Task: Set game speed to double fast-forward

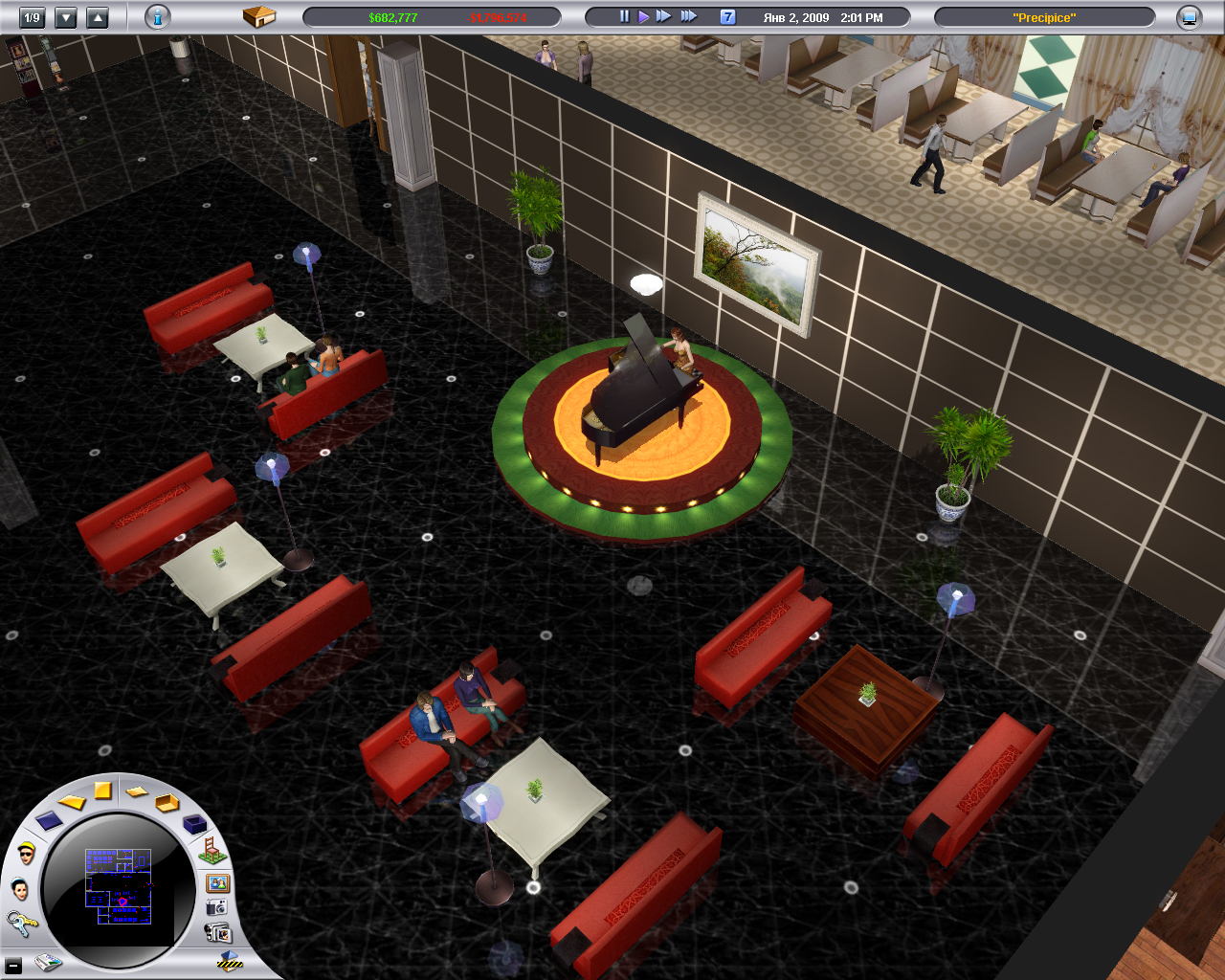Action: pos(663,16)
